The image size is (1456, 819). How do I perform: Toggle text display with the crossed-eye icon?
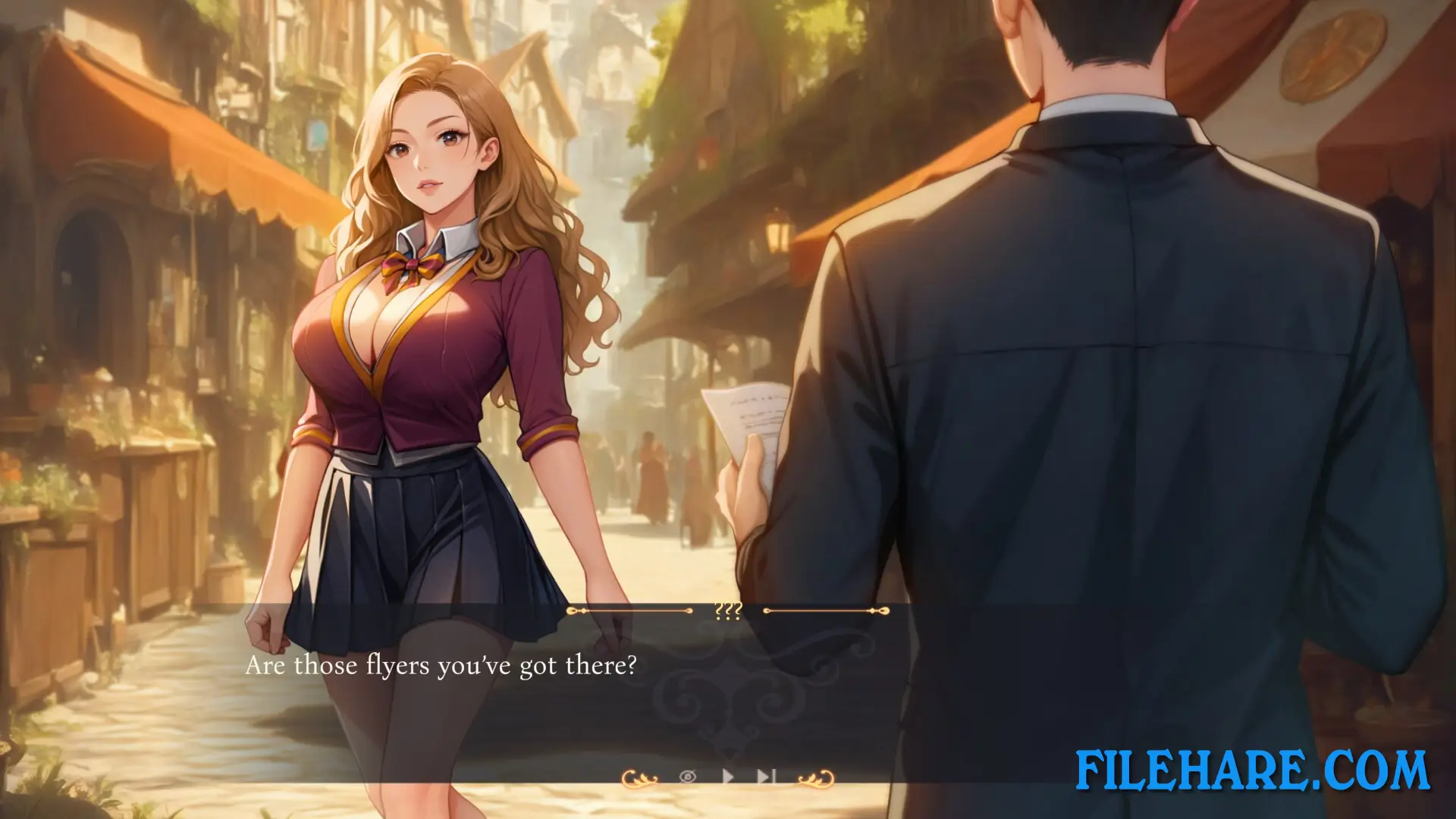tap(687, 777)
